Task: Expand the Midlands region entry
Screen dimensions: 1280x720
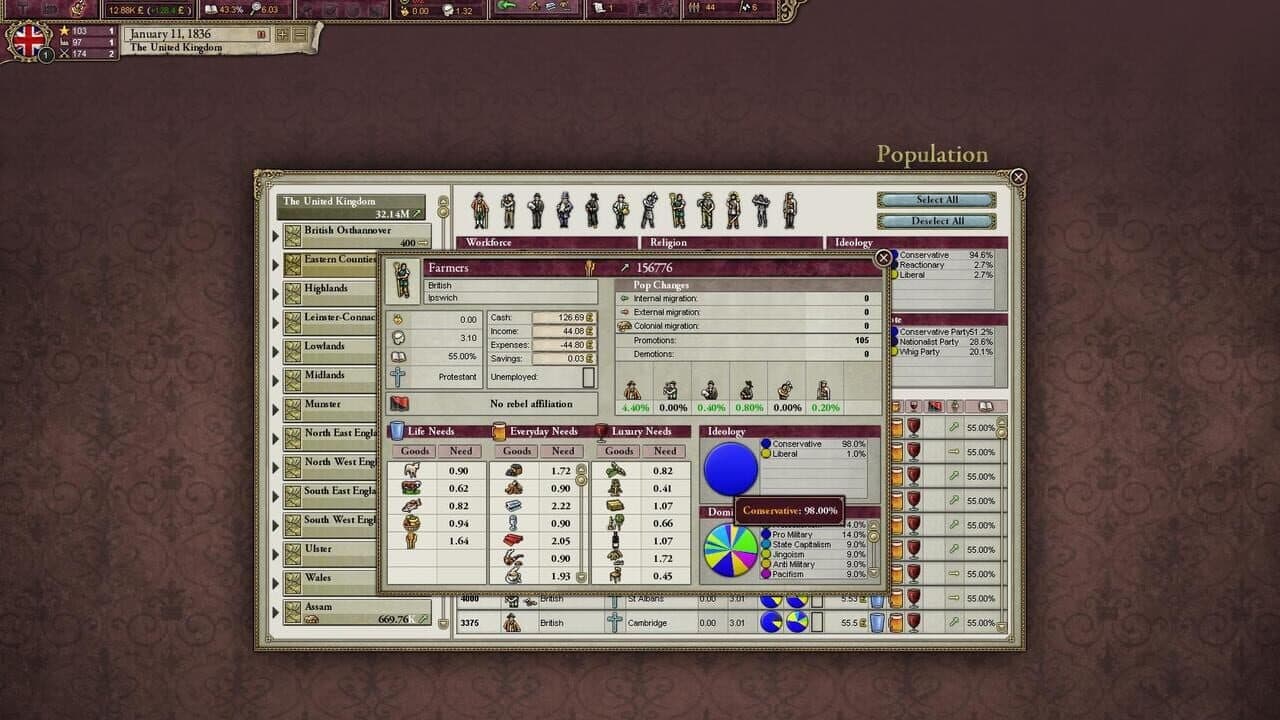Action: tap(330, 375)
